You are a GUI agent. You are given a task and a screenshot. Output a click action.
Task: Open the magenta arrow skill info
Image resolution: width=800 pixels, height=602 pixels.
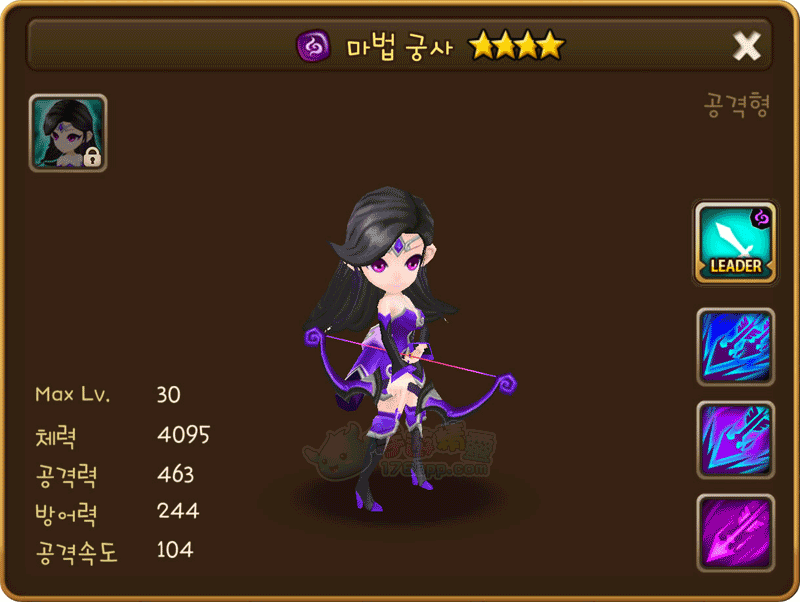[x=735, y=532]
